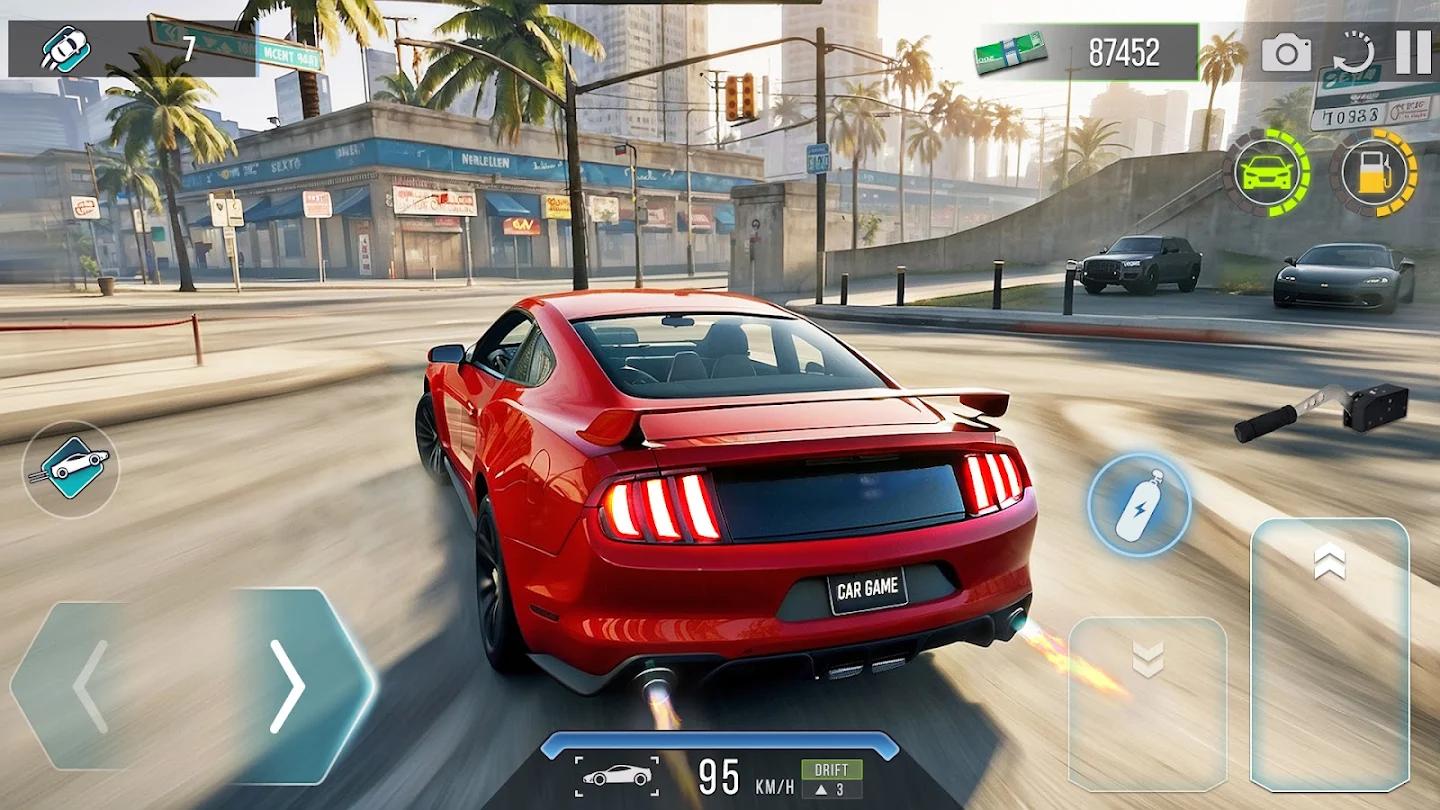
Task: Steer right with the right arrow
Action: point(288,686)
